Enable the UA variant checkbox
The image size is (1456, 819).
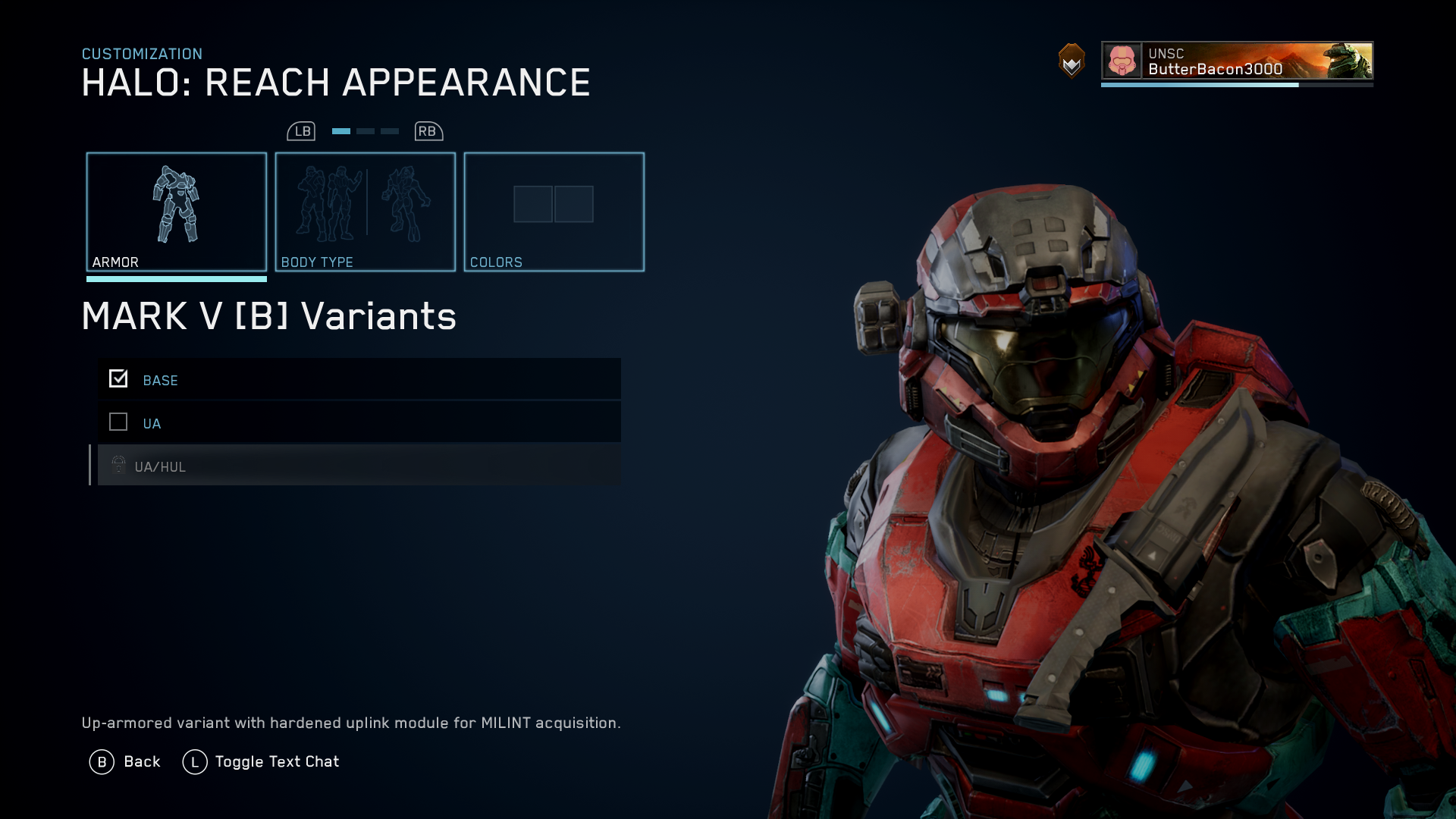118,422
